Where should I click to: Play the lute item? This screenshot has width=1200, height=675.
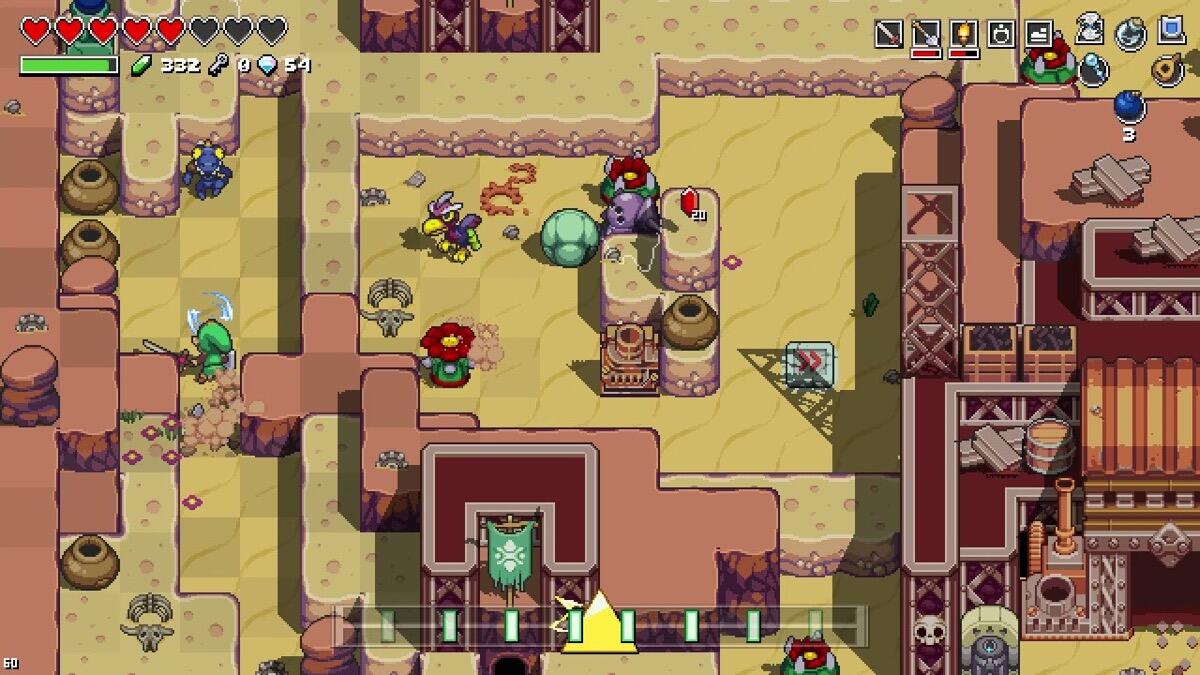1166,68
